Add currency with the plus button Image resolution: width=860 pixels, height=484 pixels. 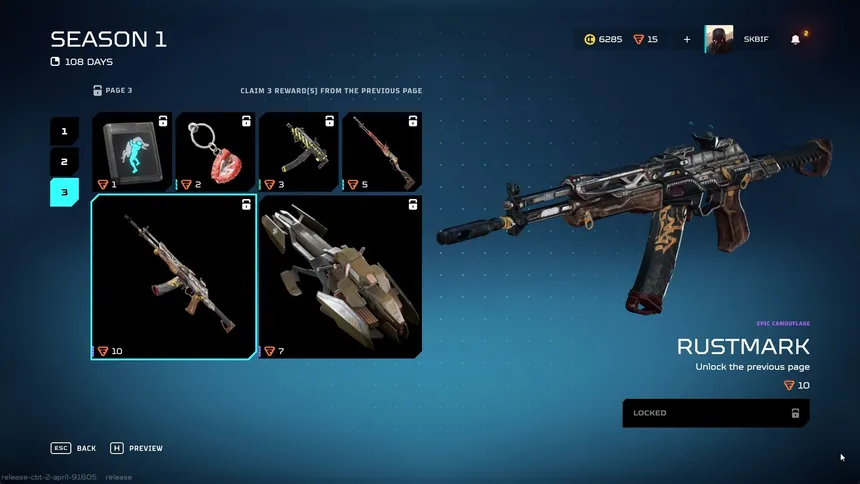687,40
